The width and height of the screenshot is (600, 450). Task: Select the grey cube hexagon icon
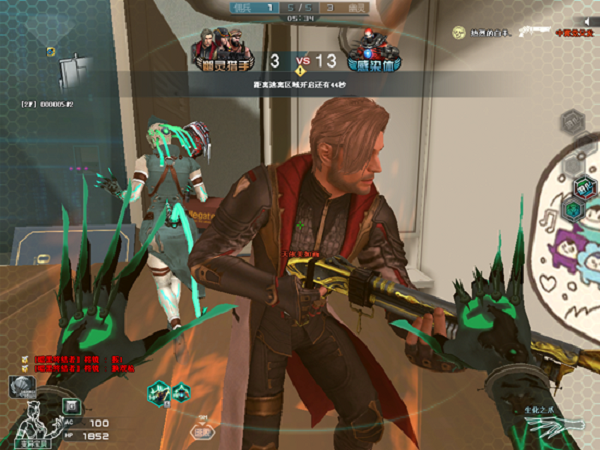coord(573,122)
